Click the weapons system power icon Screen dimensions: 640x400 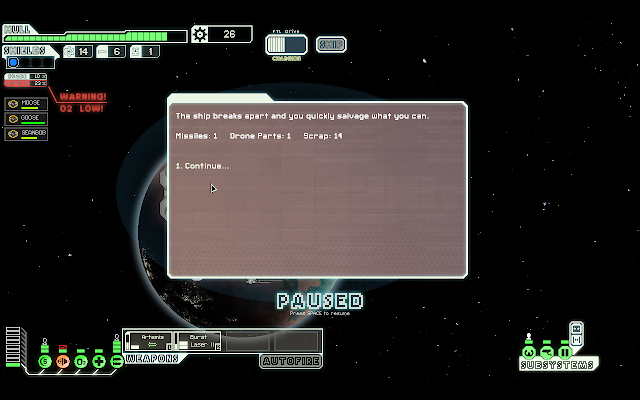[x=116, y=360]
